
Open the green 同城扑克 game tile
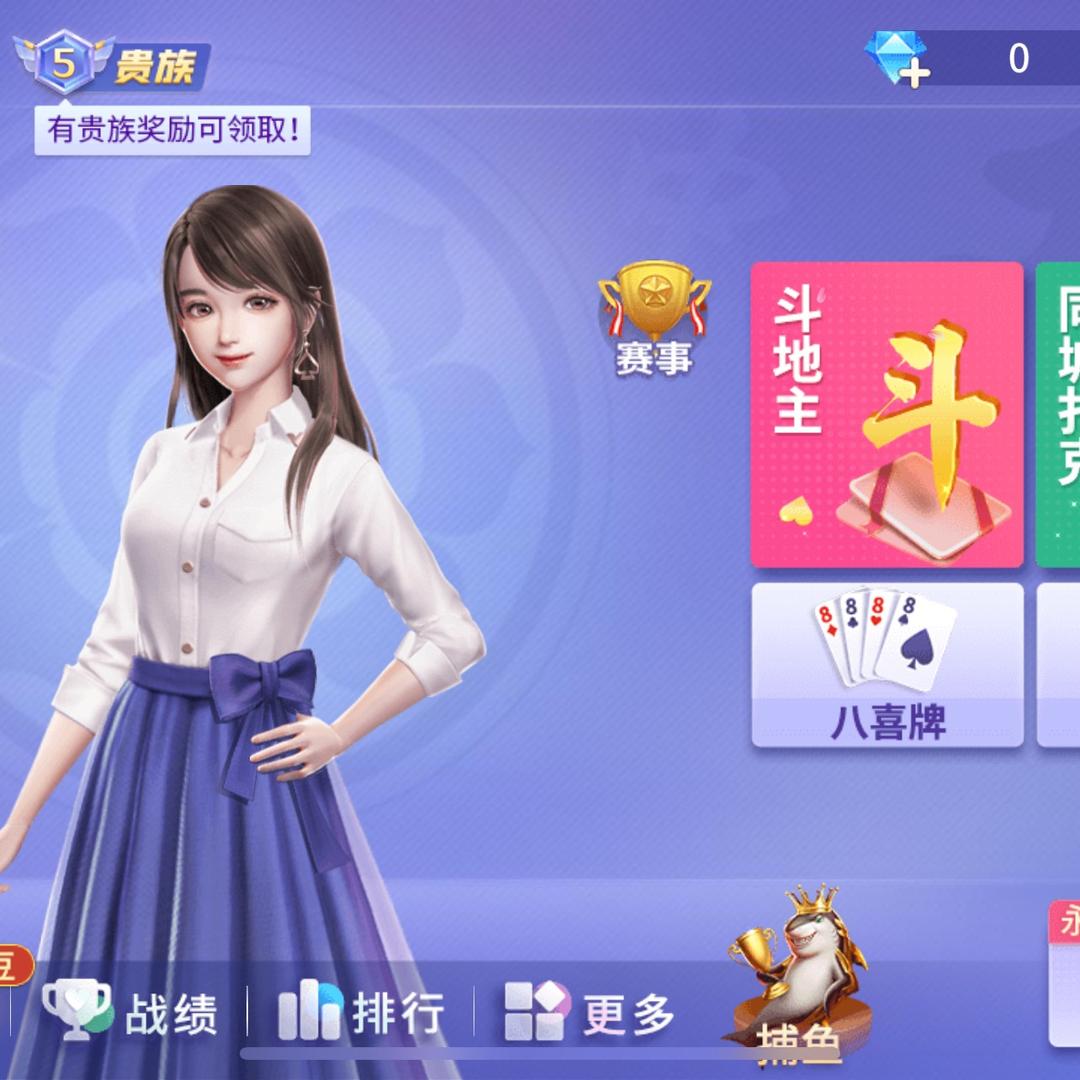click(1058, 414)
